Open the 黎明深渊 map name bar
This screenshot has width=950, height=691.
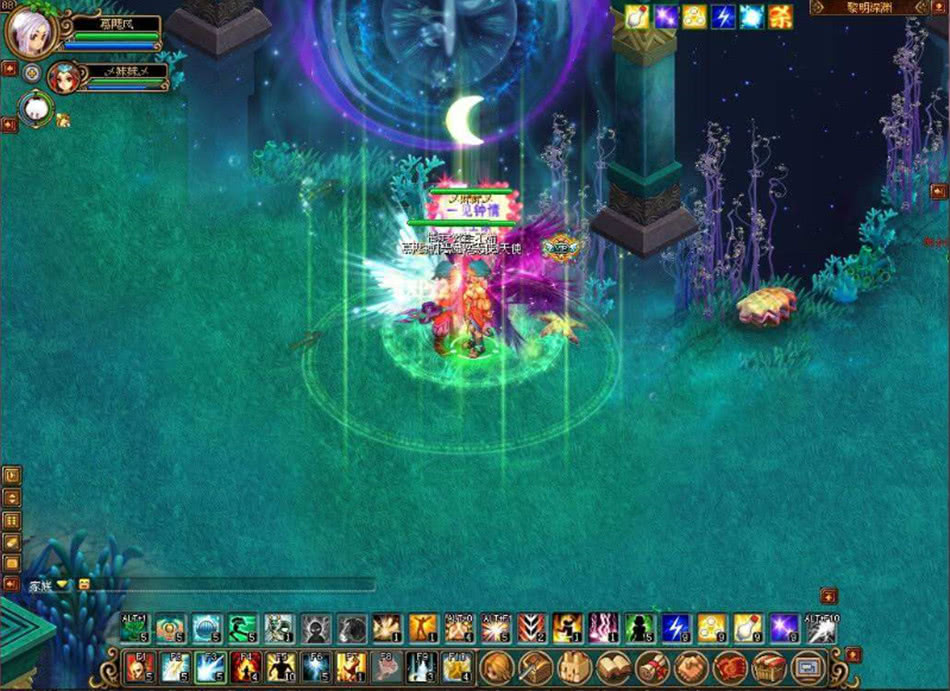(867, 8)
